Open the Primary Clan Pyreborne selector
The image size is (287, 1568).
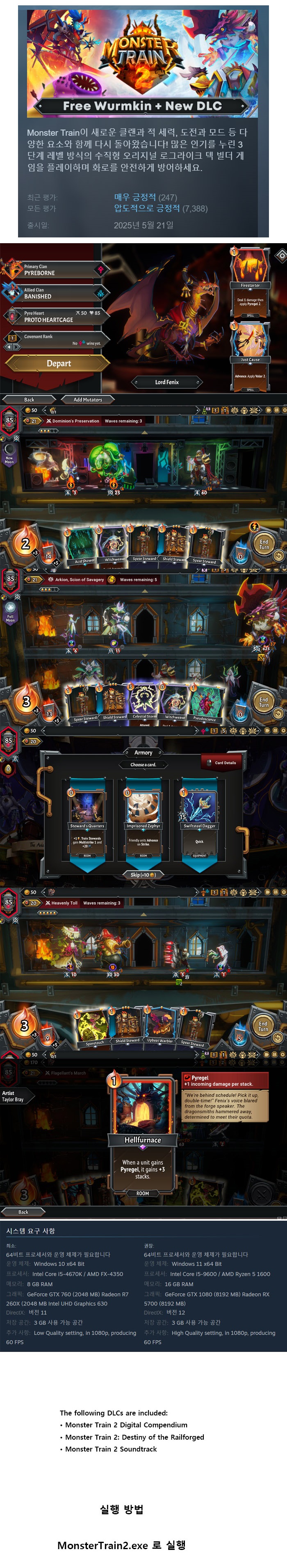click(x=55, y=270)
